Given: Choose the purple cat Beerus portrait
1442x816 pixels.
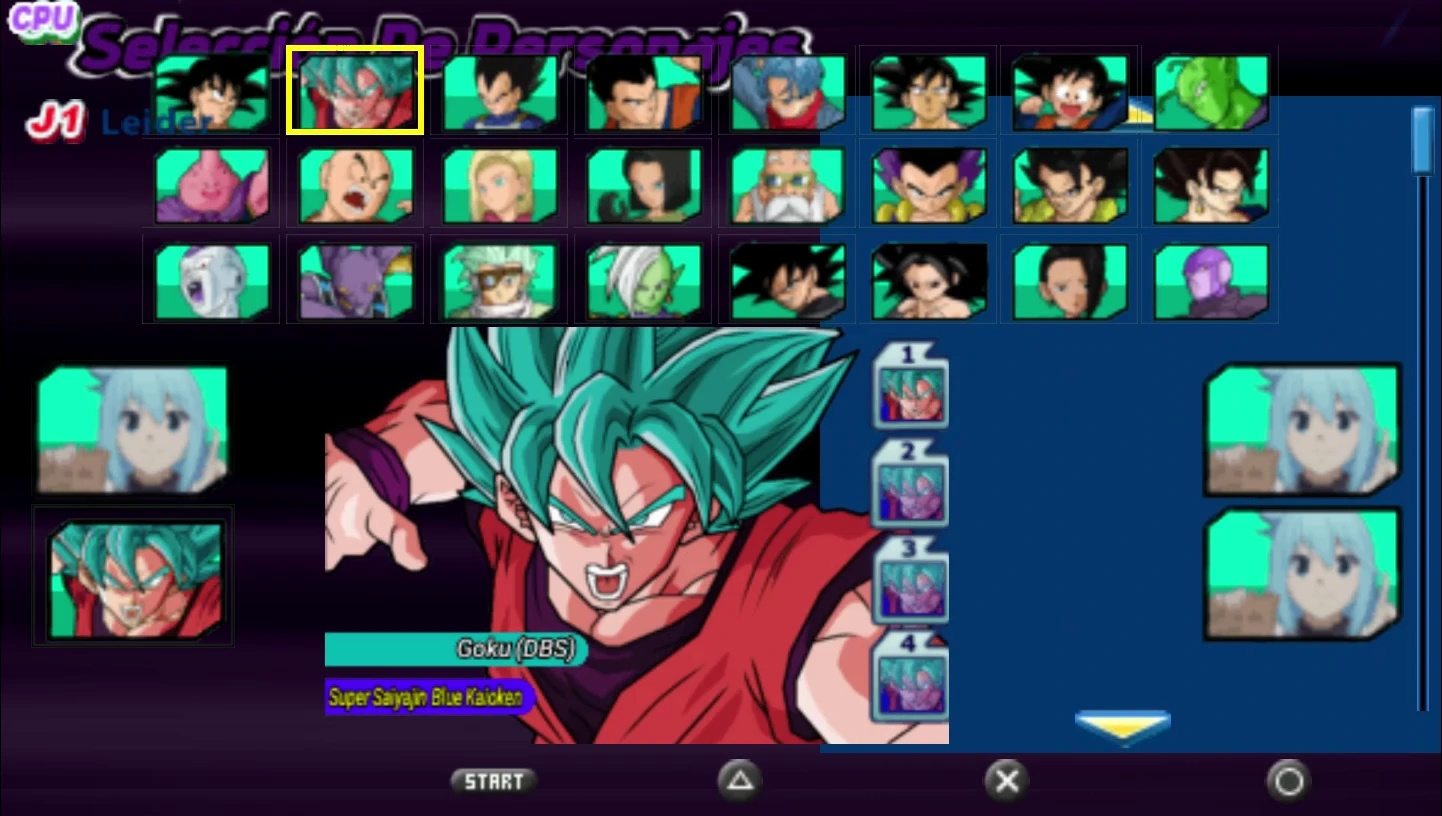Looking at the screenshot, I should pyautogui.click(x=356, y=280).
